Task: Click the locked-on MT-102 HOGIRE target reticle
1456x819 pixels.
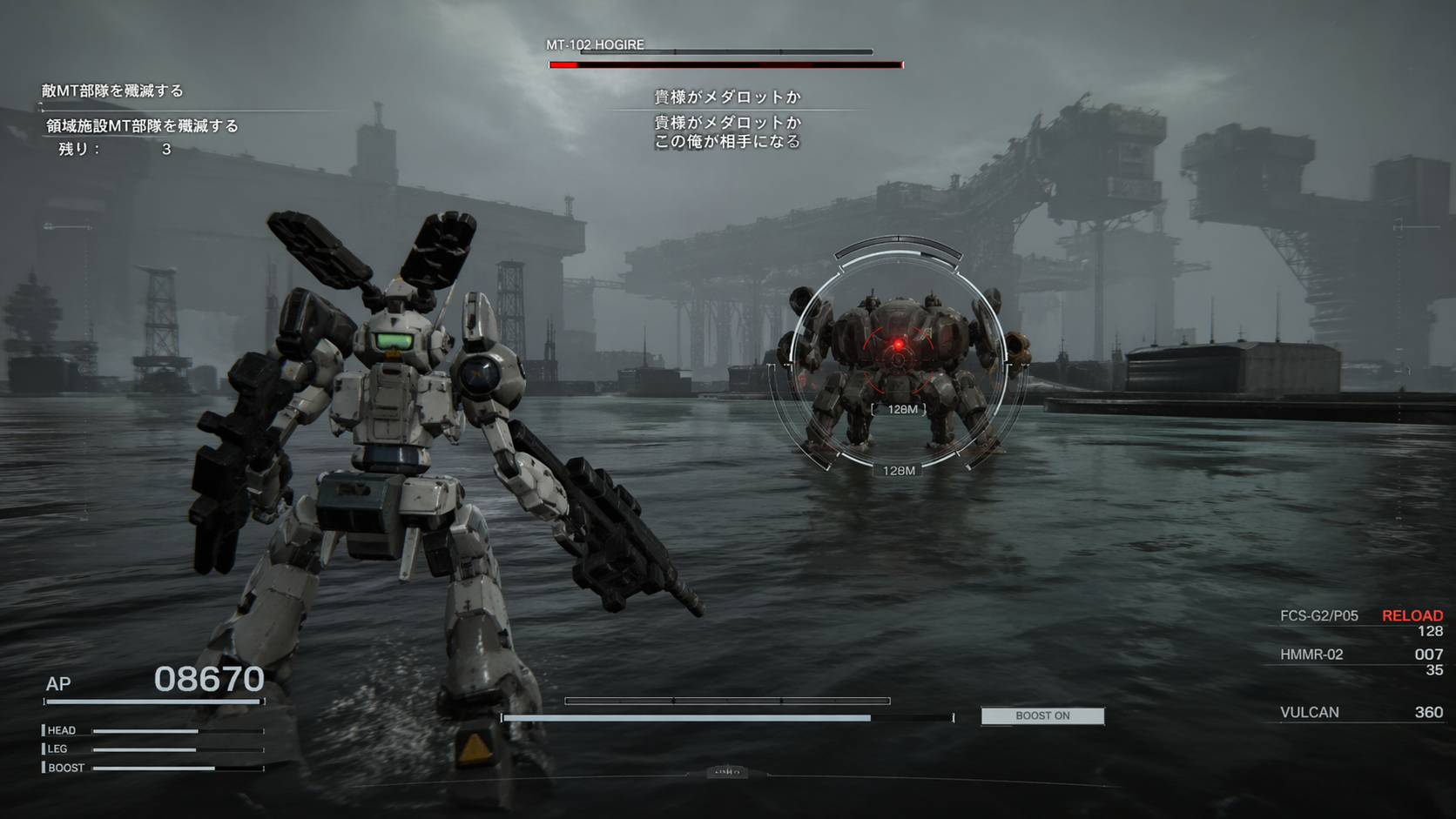Action: [x=898, y=346]
